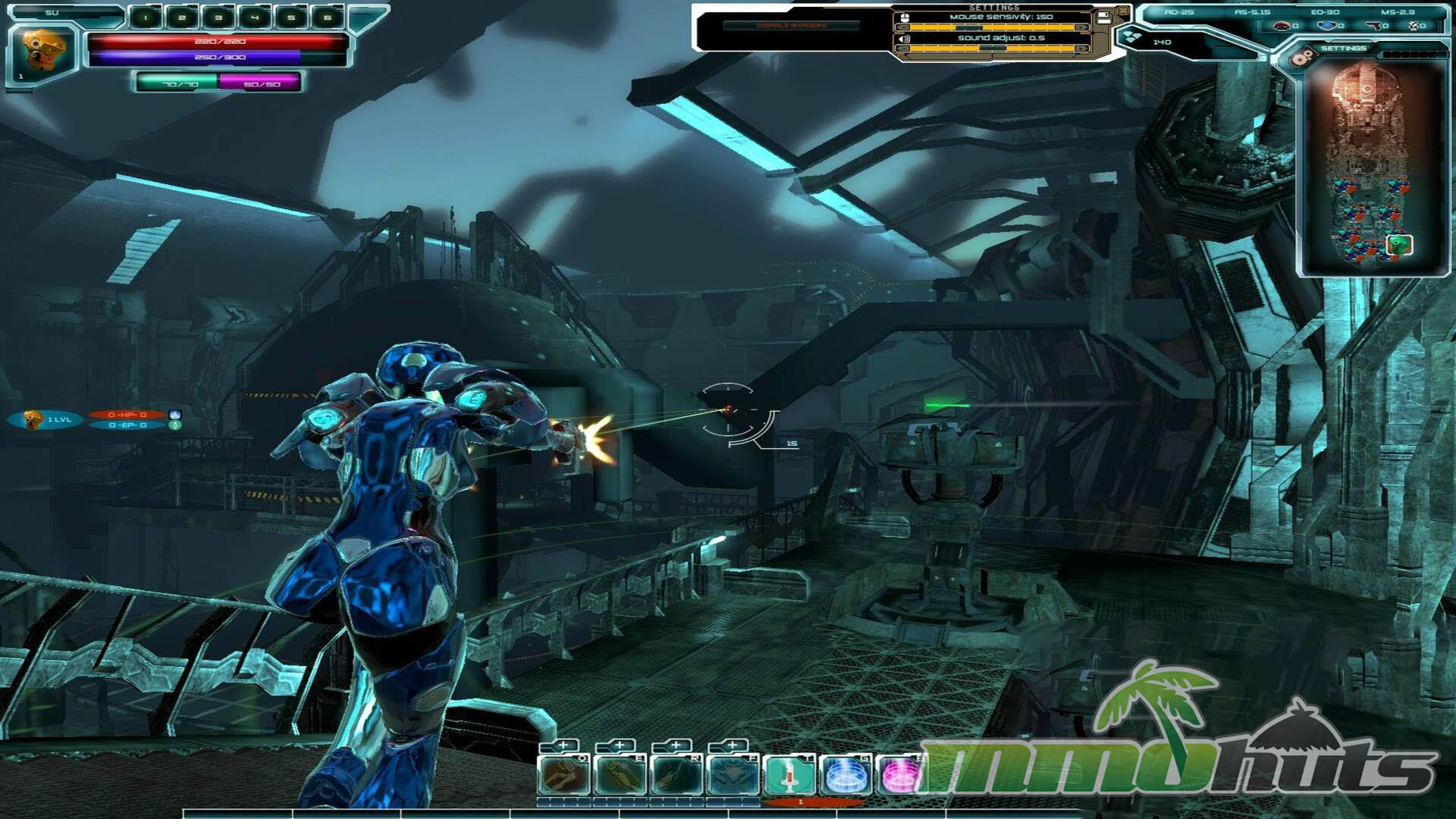The height and width of the screenshot is (819, 1456).
Task: Open Settings via the gears icon
Action: click(1302, 56)
